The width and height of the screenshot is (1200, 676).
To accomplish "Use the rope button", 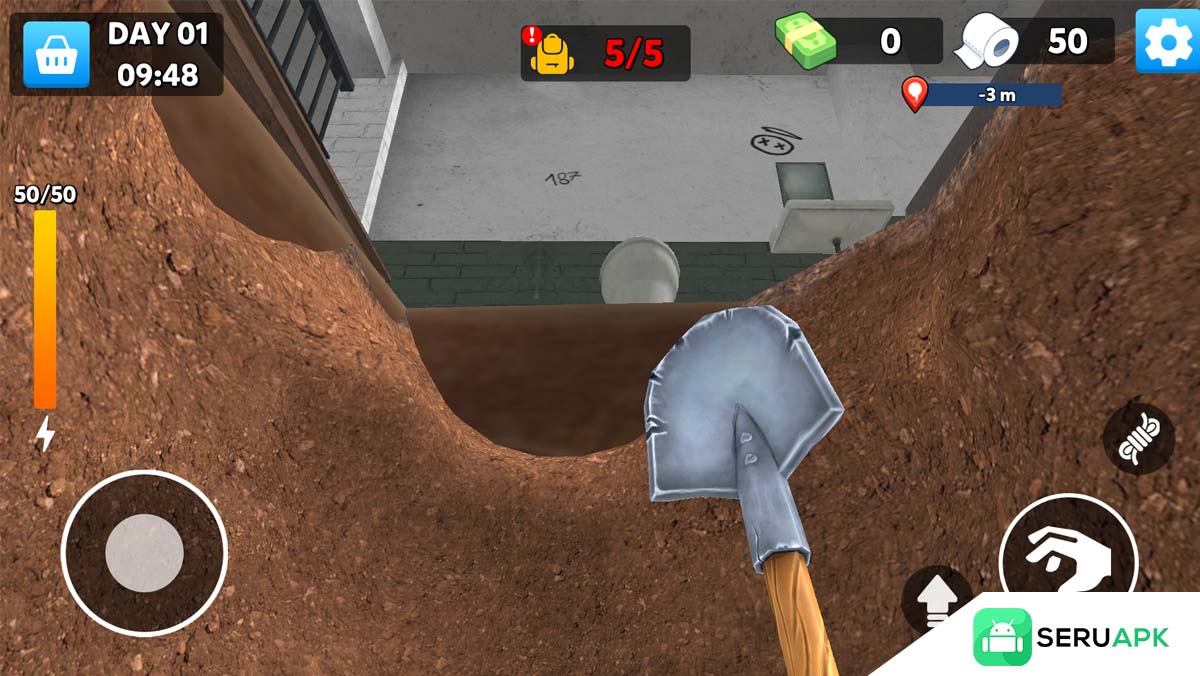I will coord(1138,439).
